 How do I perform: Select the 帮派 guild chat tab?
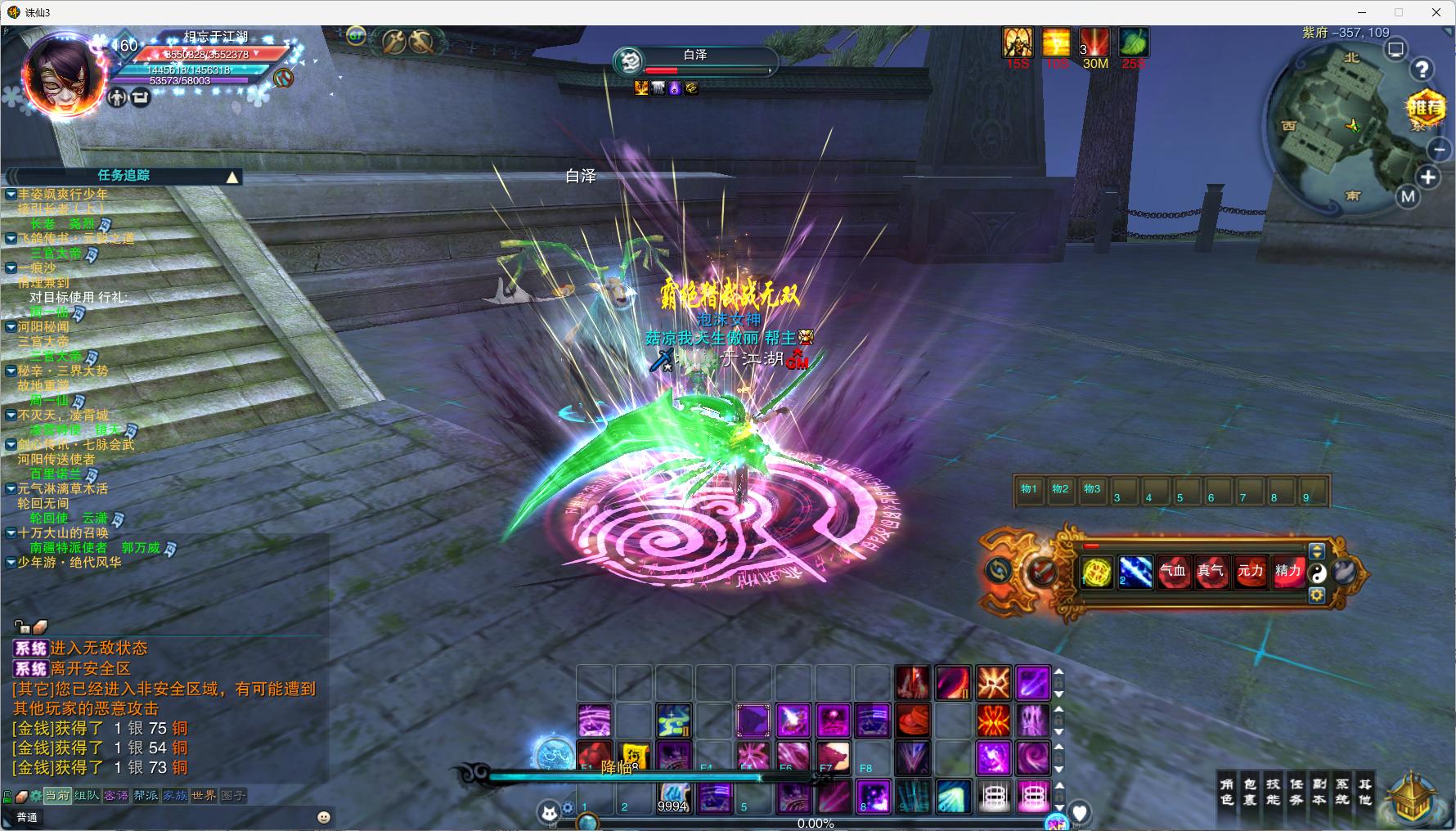(146, 795)
